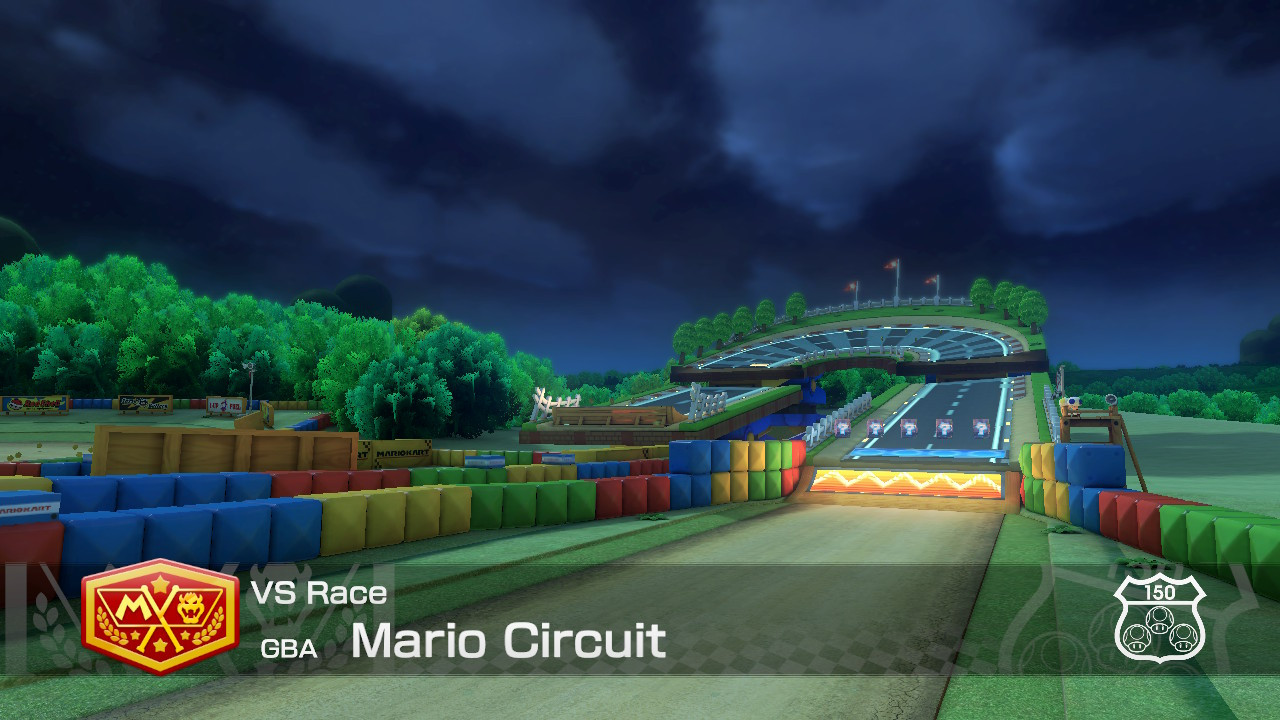Click the rightmost item box near the ramp

(980, 428)
